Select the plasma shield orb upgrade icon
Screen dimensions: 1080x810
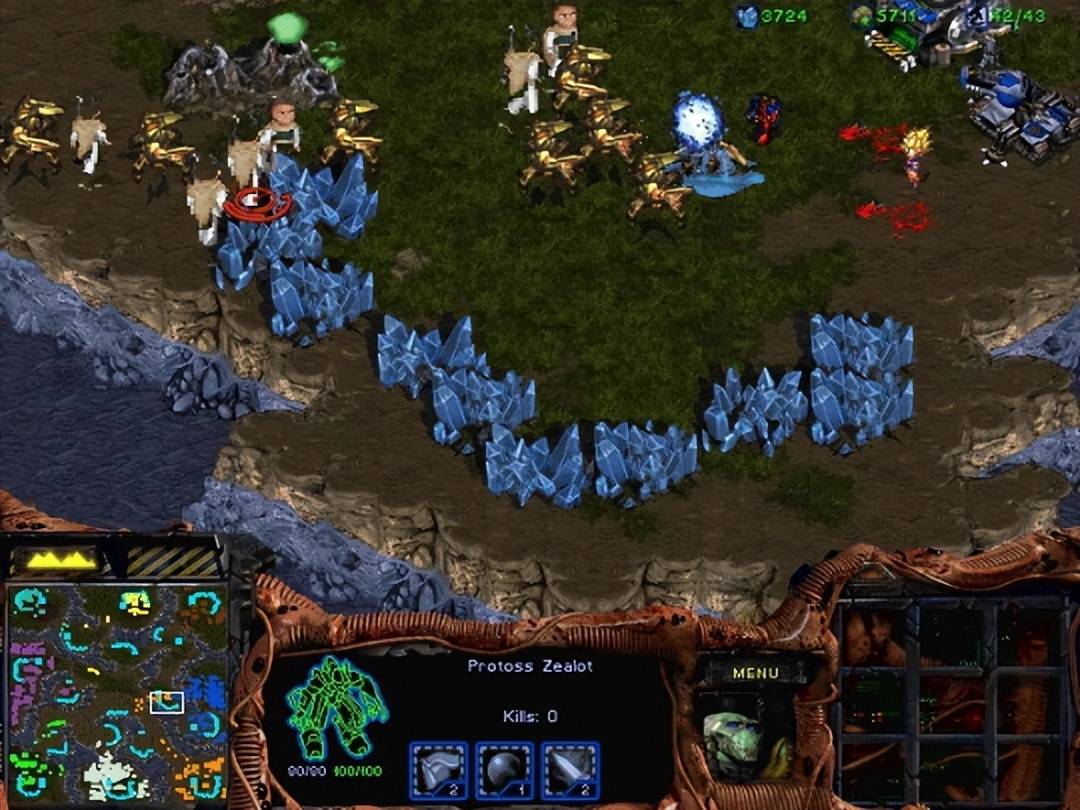(x=505, y=770)
